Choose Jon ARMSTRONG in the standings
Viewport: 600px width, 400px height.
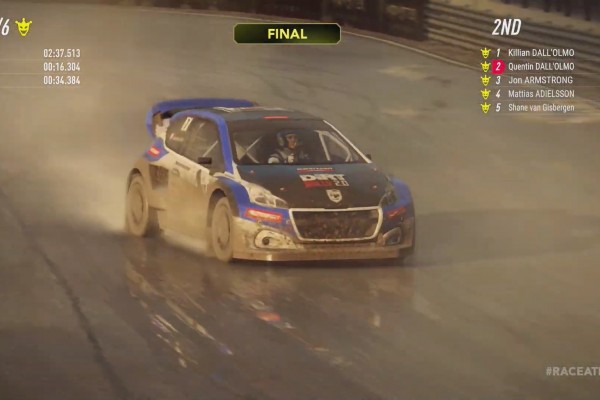(x=540, y=80)
